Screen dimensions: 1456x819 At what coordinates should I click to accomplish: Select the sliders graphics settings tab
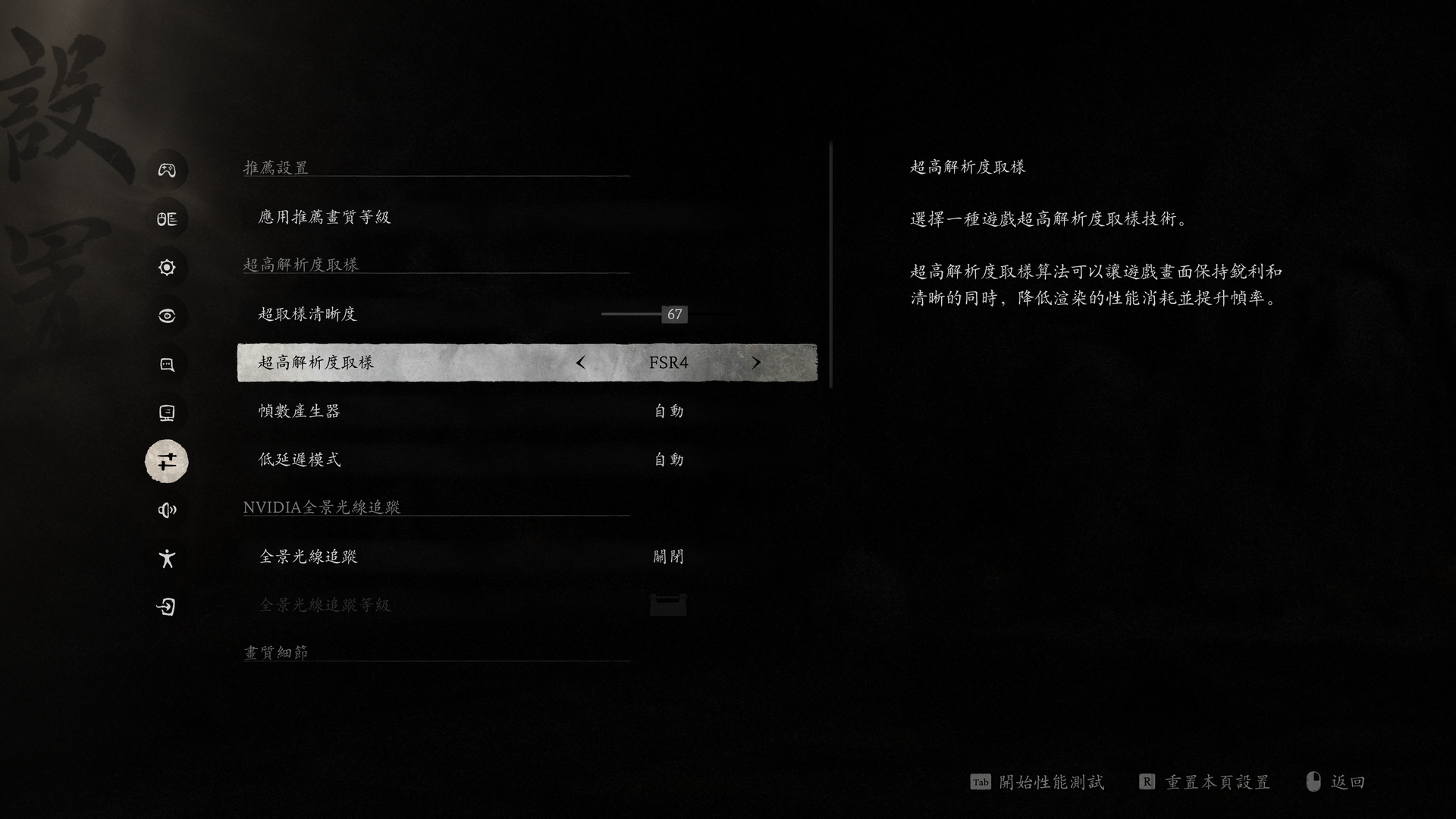click(167, 461)
